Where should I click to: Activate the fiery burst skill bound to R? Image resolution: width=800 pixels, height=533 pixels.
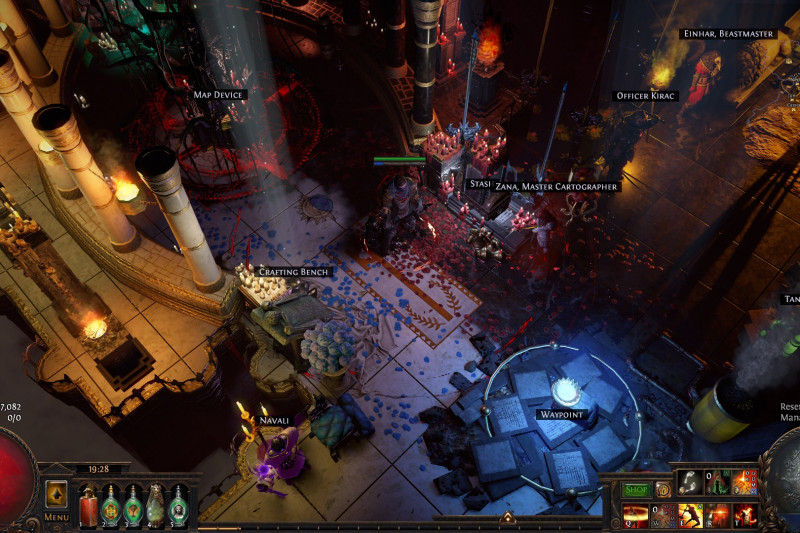(x=717, y=514)
